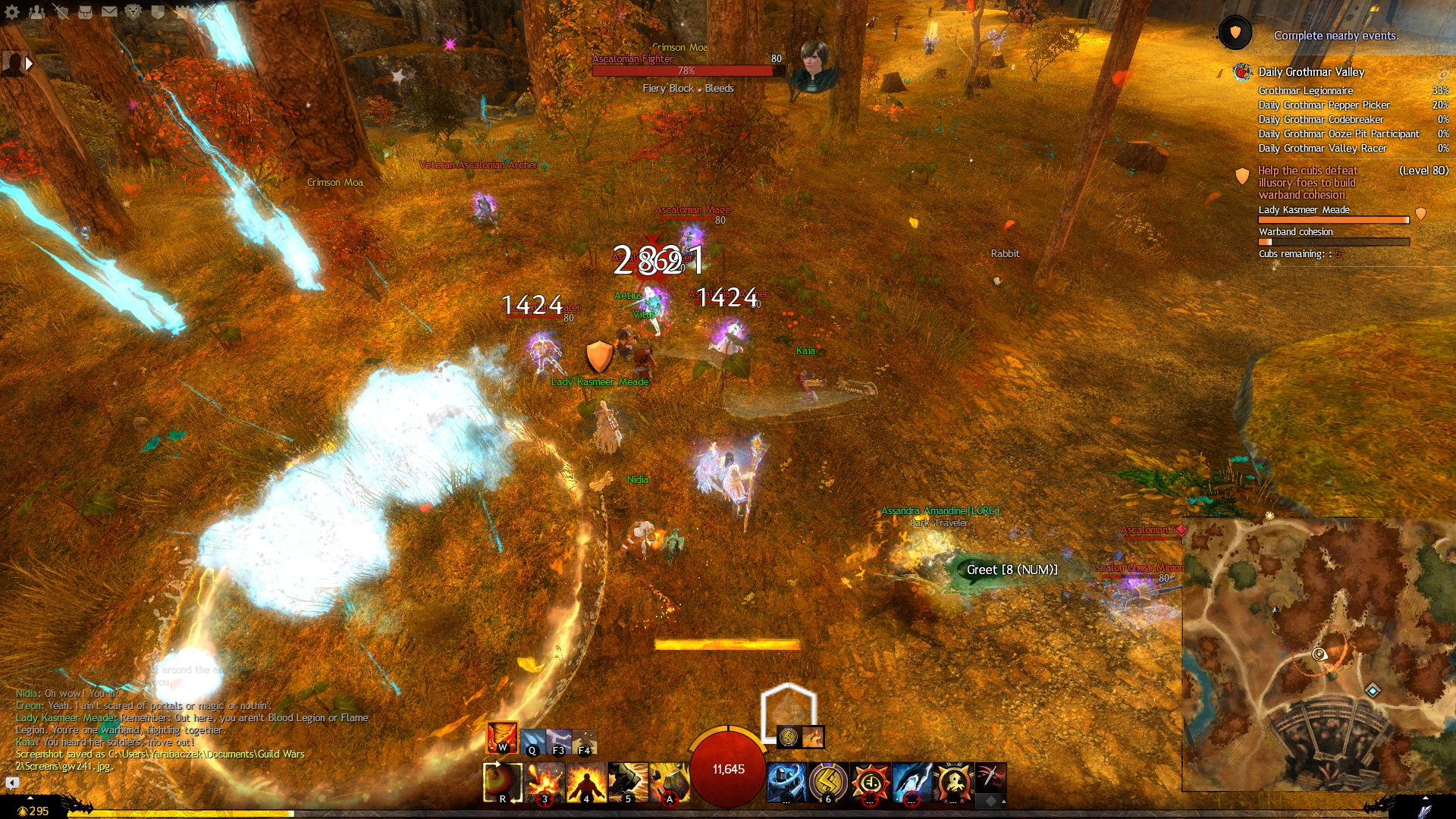Activate the fire attunement icon marked W
Image resolution: width=1456 pixels, height=819 pixels.
click(x=502, y=737)
